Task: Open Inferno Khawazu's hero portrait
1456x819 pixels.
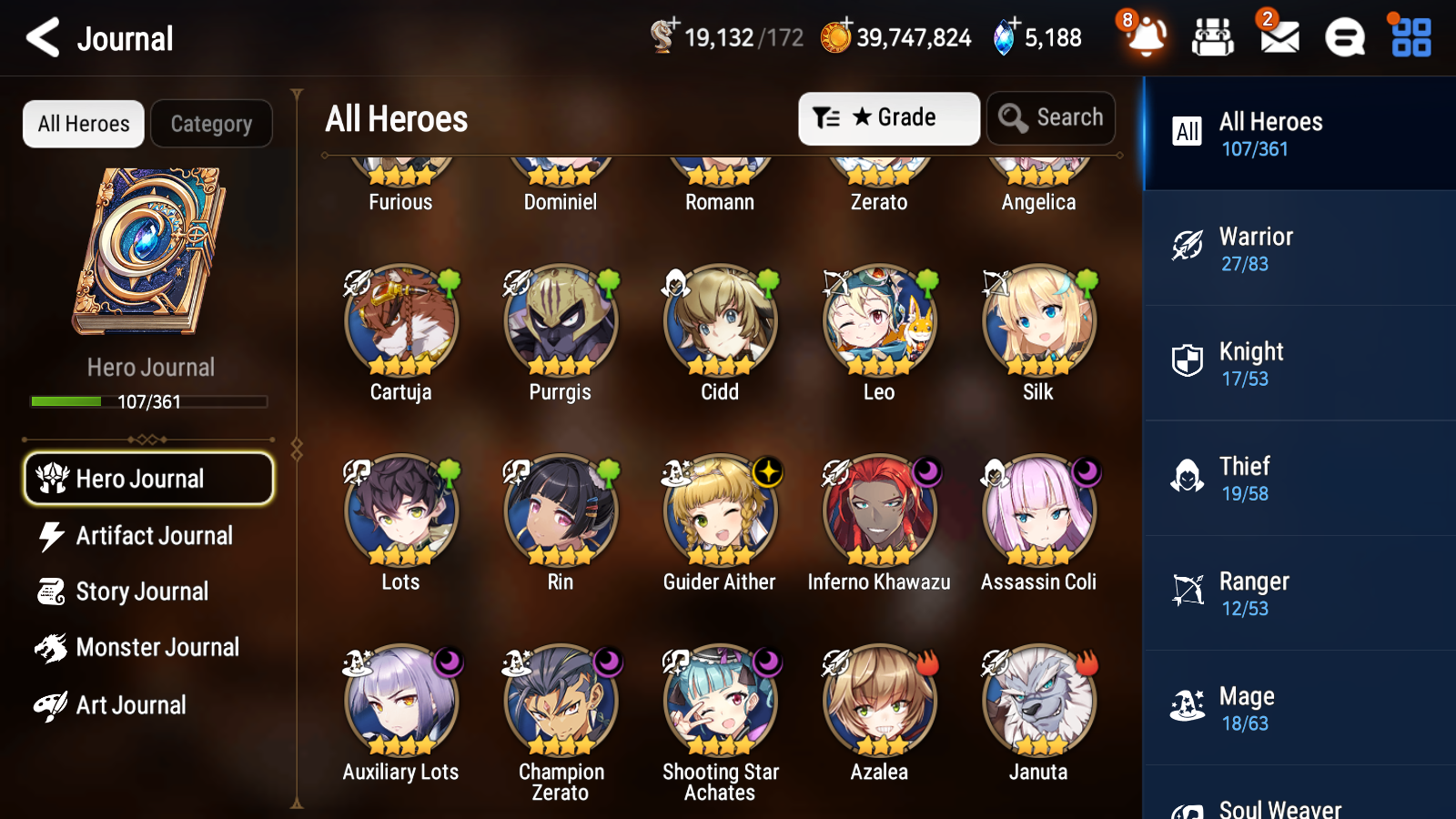Action: [x=879, y=510]
